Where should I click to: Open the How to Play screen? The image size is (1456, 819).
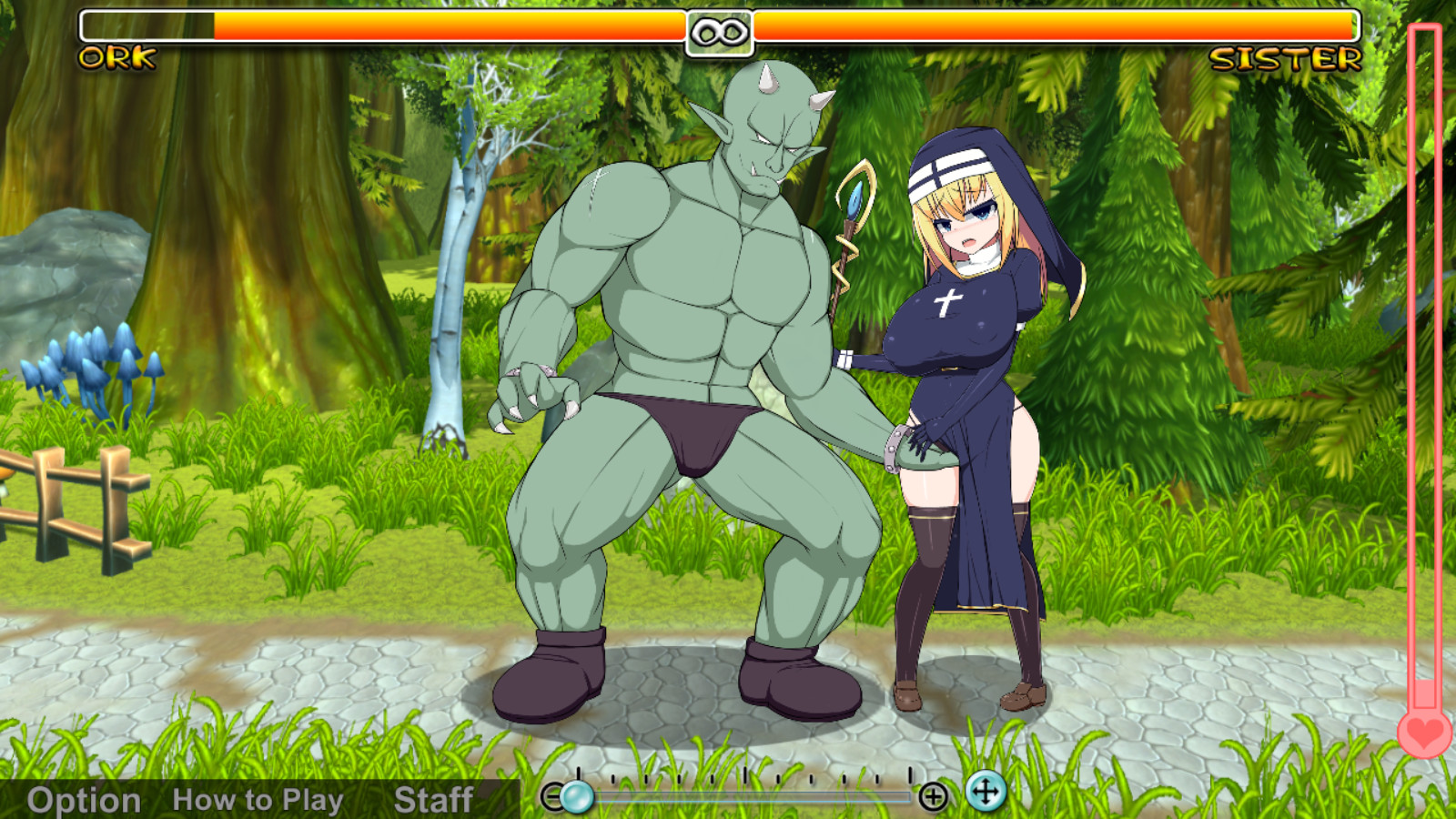point(258,801)
